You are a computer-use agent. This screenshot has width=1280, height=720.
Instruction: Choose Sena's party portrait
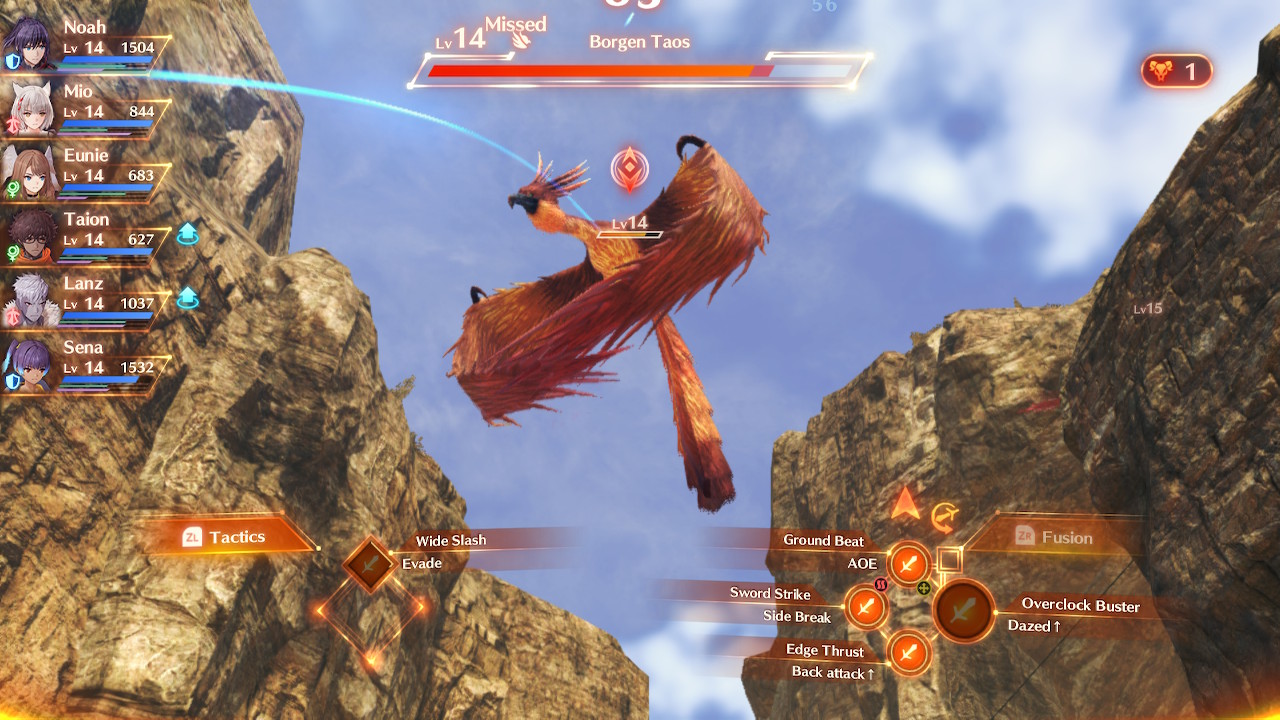[x=28, y=363]
